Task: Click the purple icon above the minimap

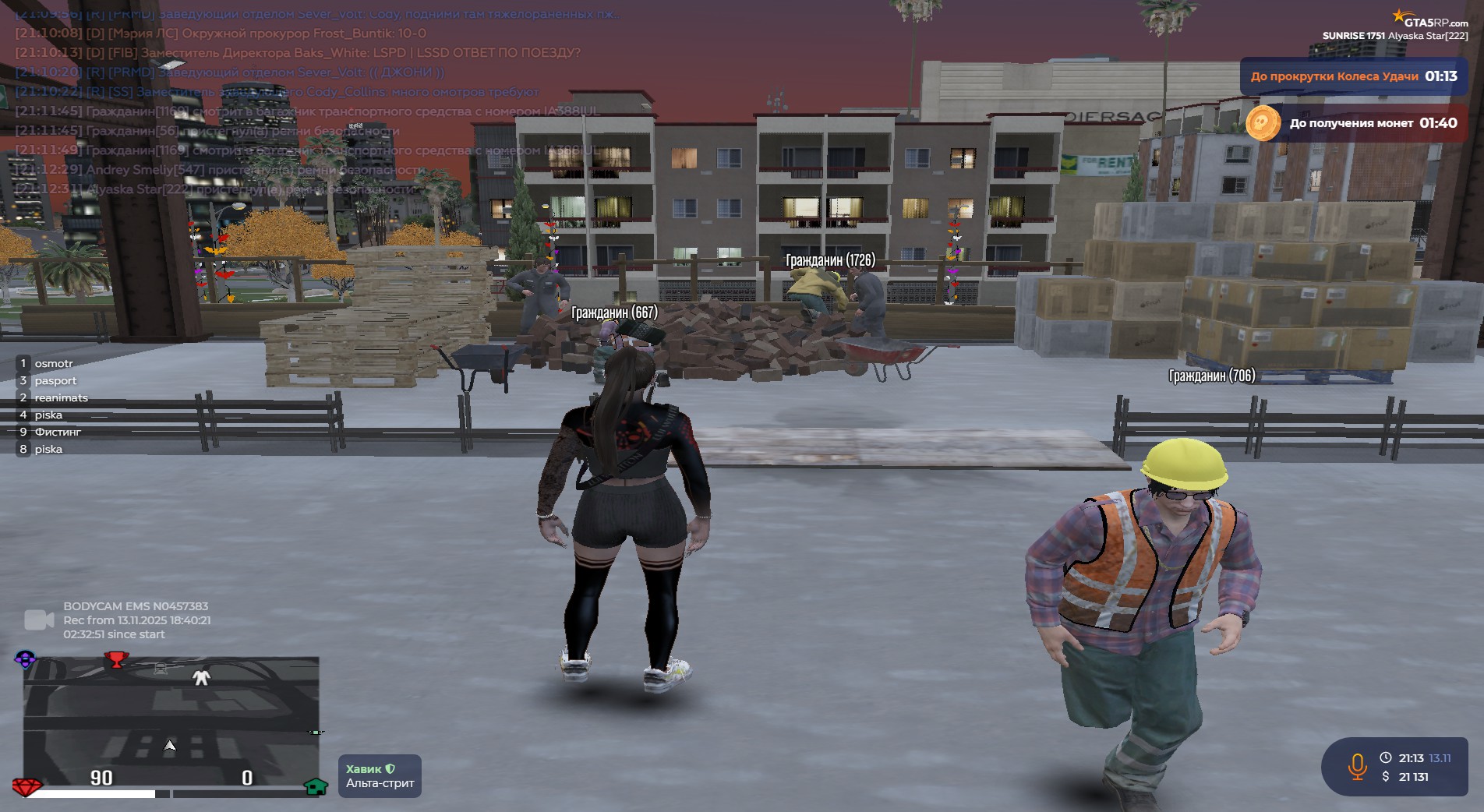Action: coord(25,659)
